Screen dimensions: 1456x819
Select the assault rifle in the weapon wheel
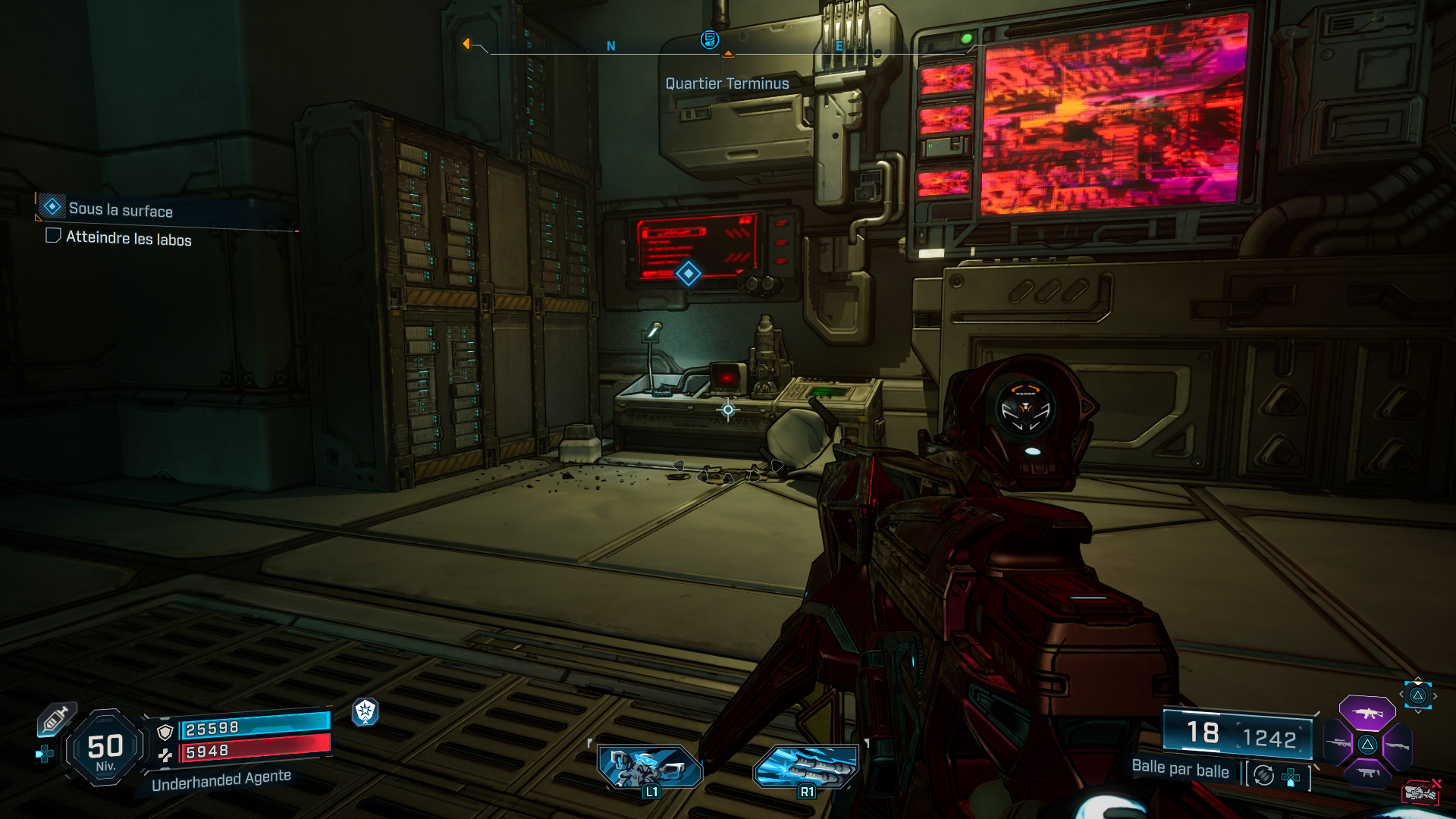coord(1367,713)
